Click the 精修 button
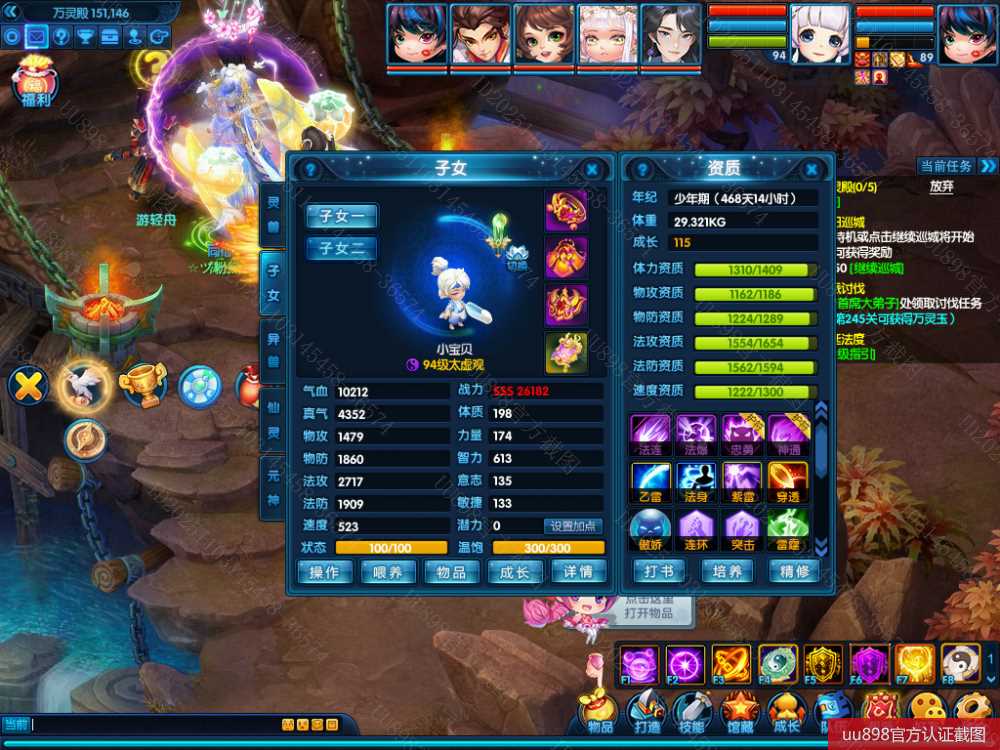This screenshot has height=750, width=1000. [x=794, y=572]
